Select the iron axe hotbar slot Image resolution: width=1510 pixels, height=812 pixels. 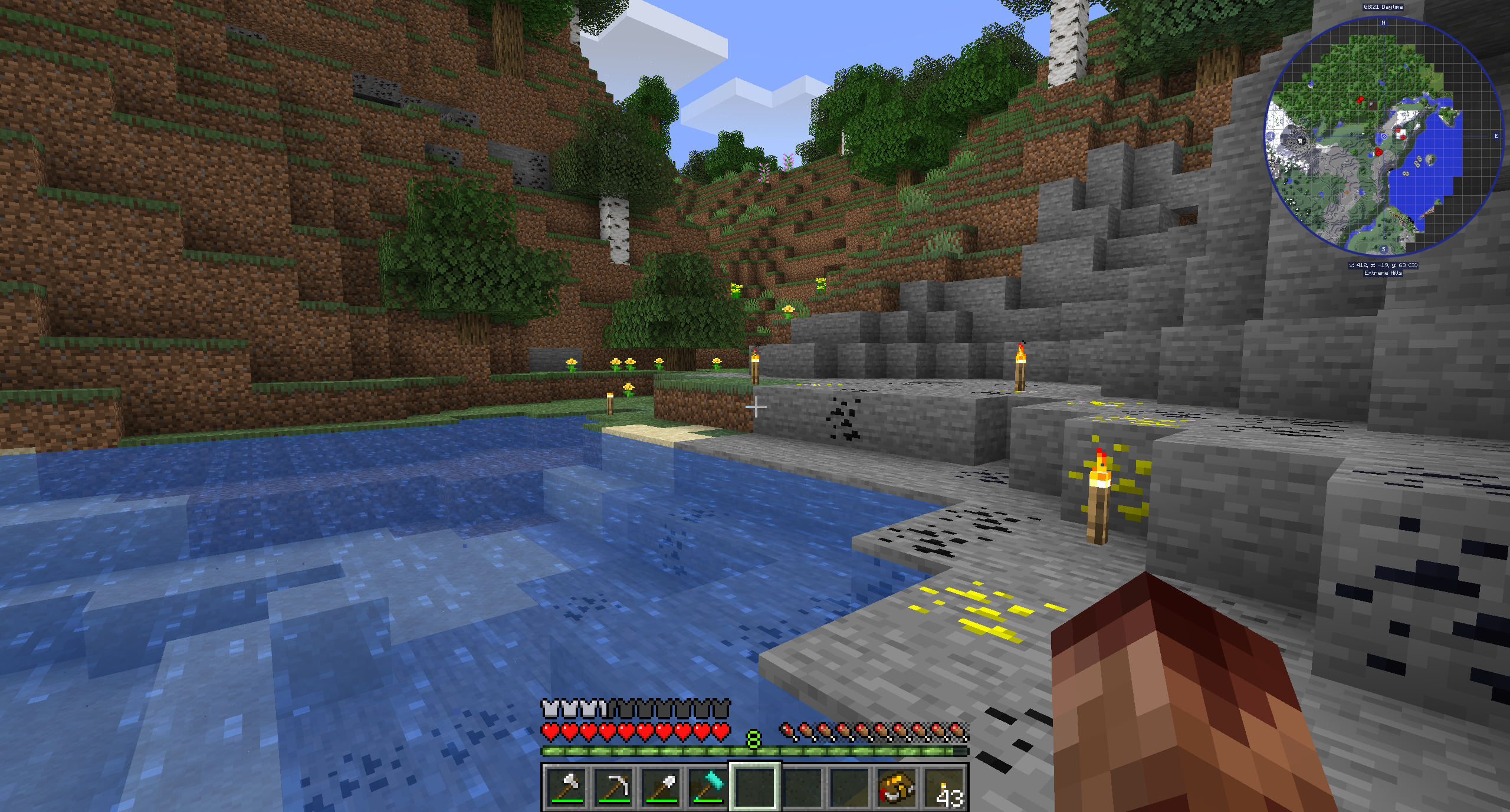click(x=566, y=787)
